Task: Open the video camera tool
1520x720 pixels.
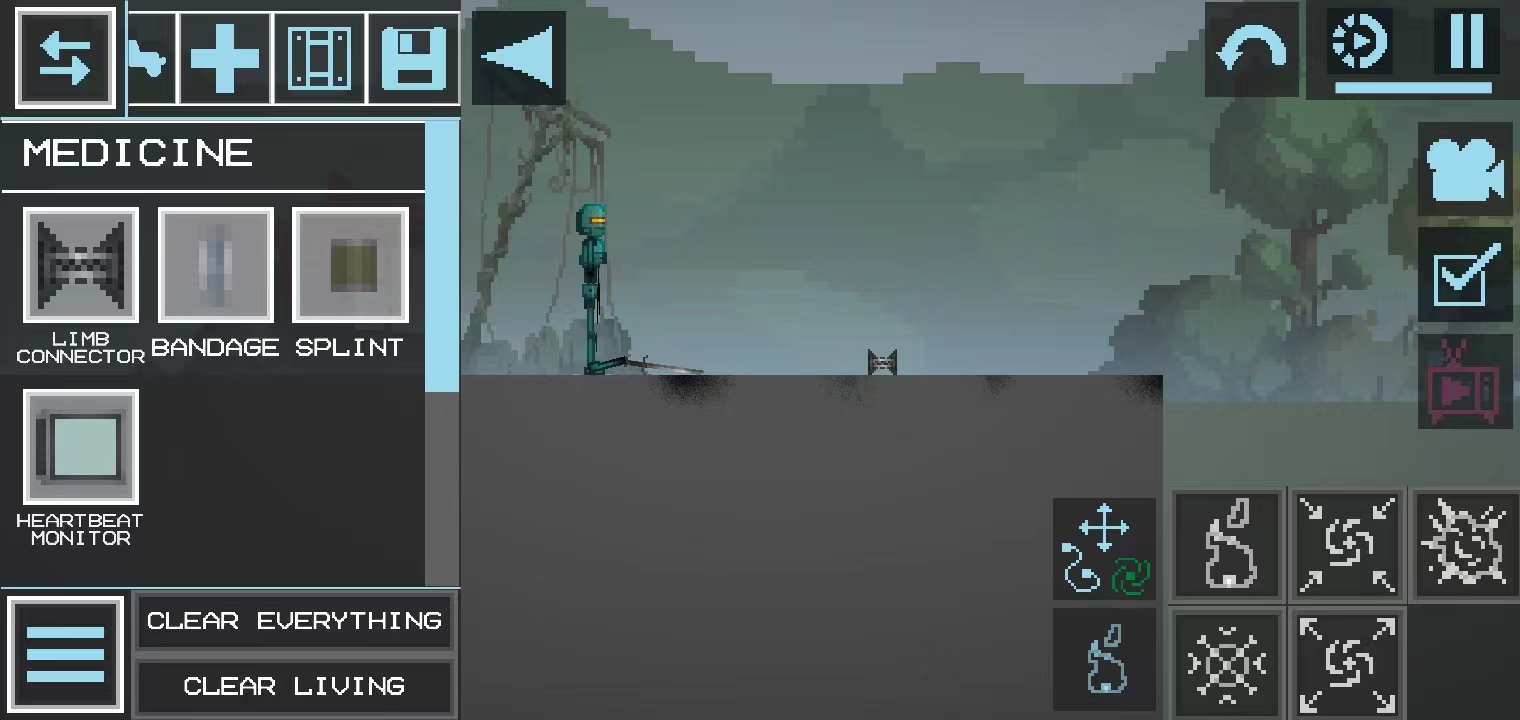Action: click(x=1465, y=169)
